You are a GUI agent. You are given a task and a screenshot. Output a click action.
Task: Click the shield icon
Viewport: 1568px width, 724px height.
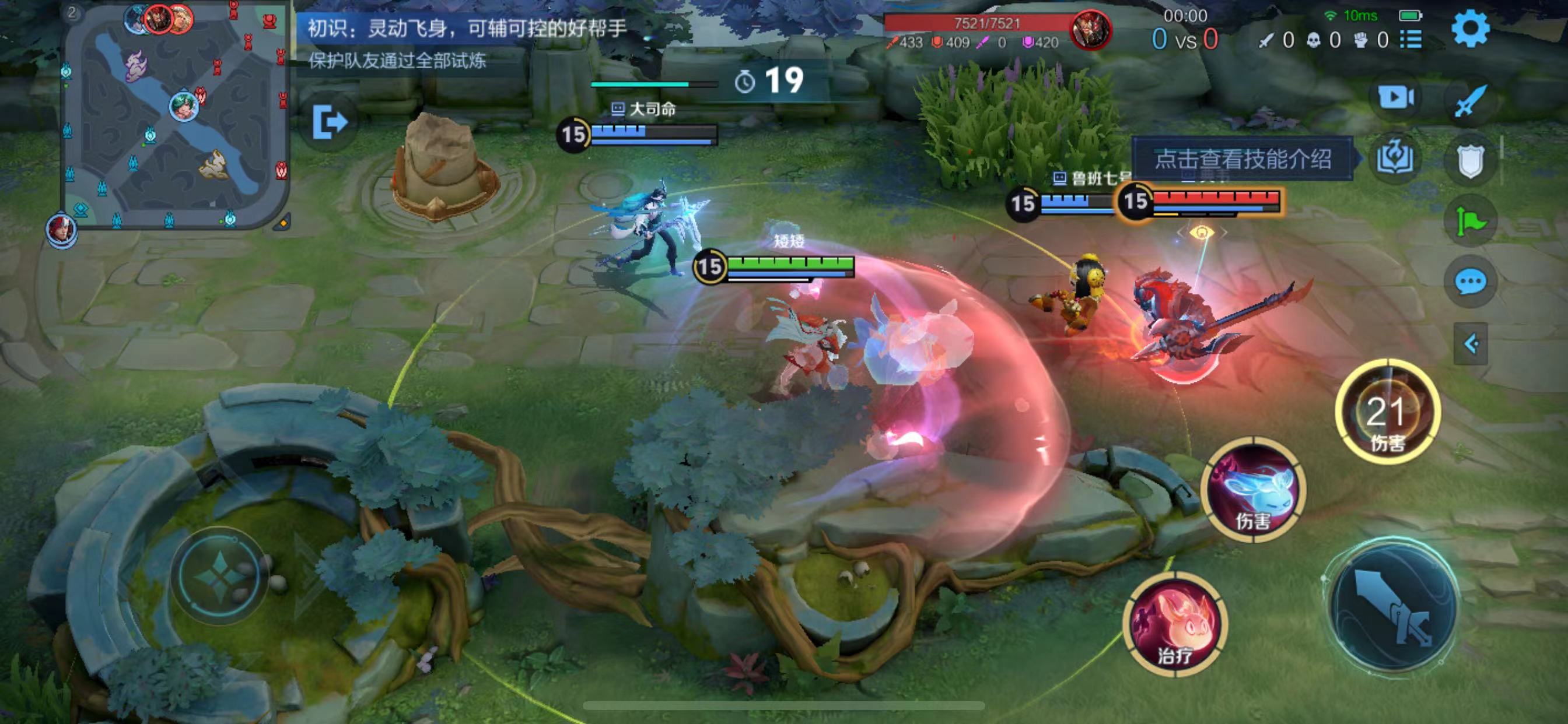click(1471, 162)
